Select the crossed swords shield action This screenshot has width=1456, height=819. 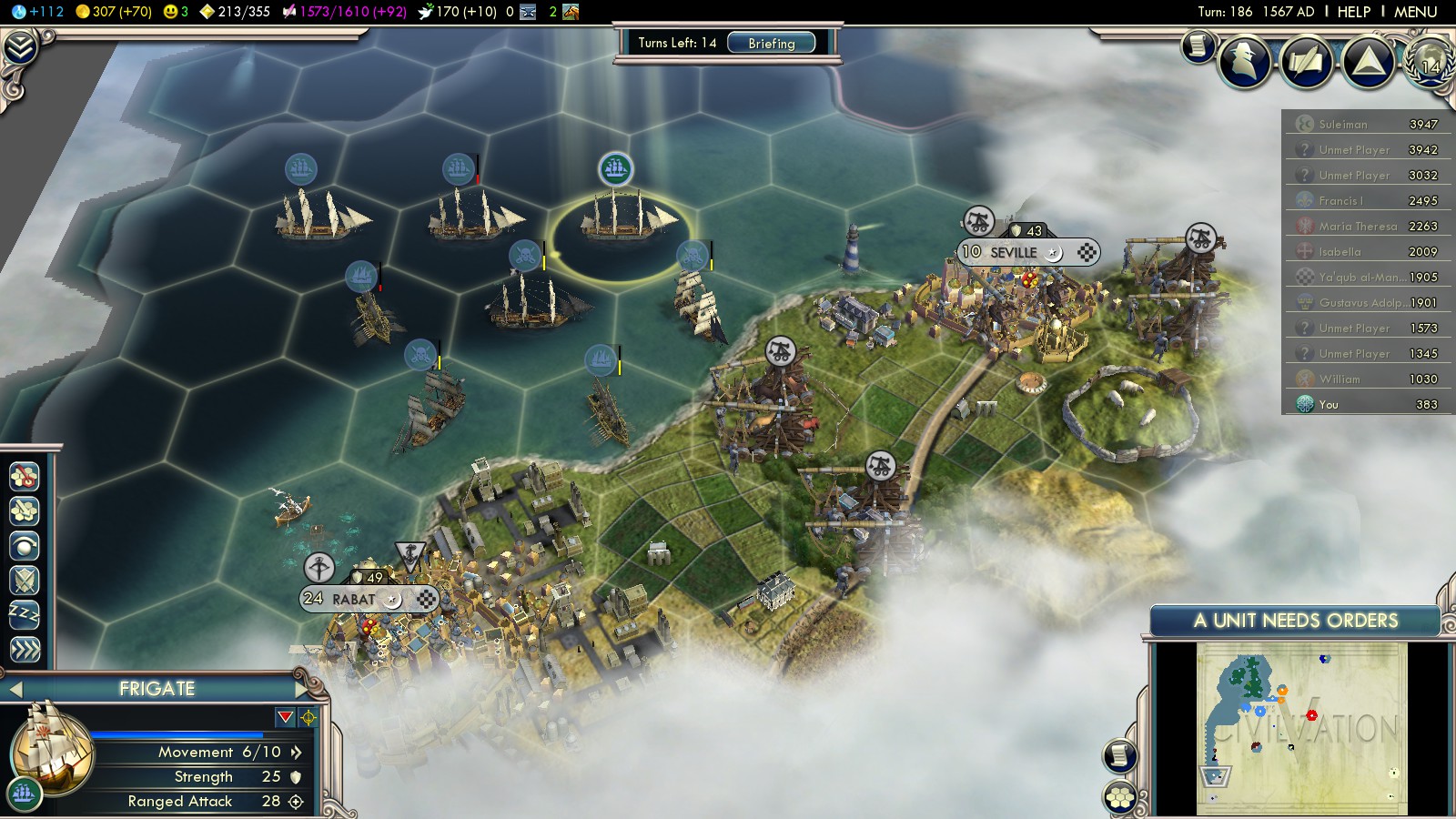pyautogui.click(x=25, y=580)
